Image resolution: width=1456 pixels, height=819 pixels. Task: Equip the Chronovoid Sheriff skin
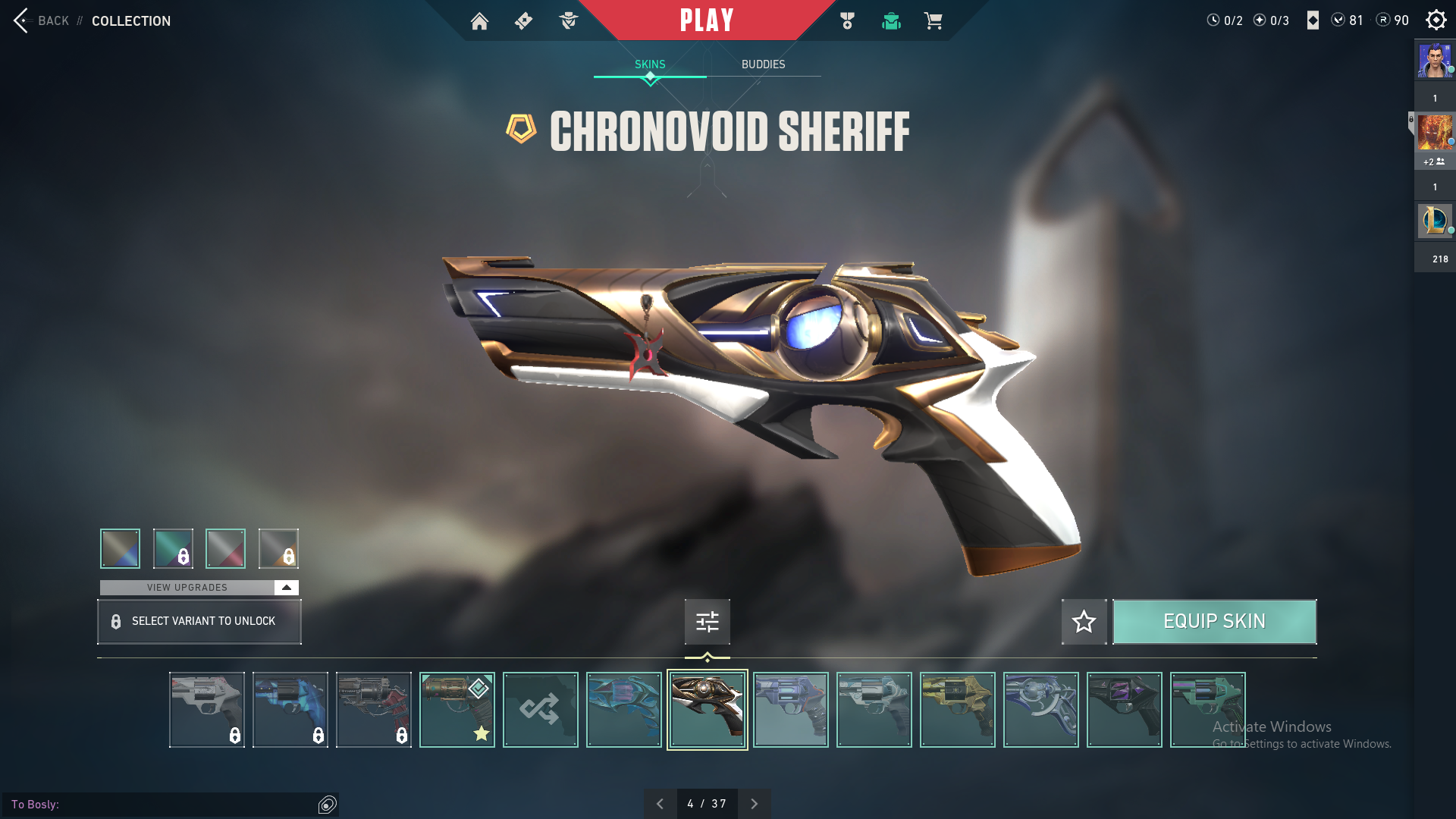pos(1214,622)
